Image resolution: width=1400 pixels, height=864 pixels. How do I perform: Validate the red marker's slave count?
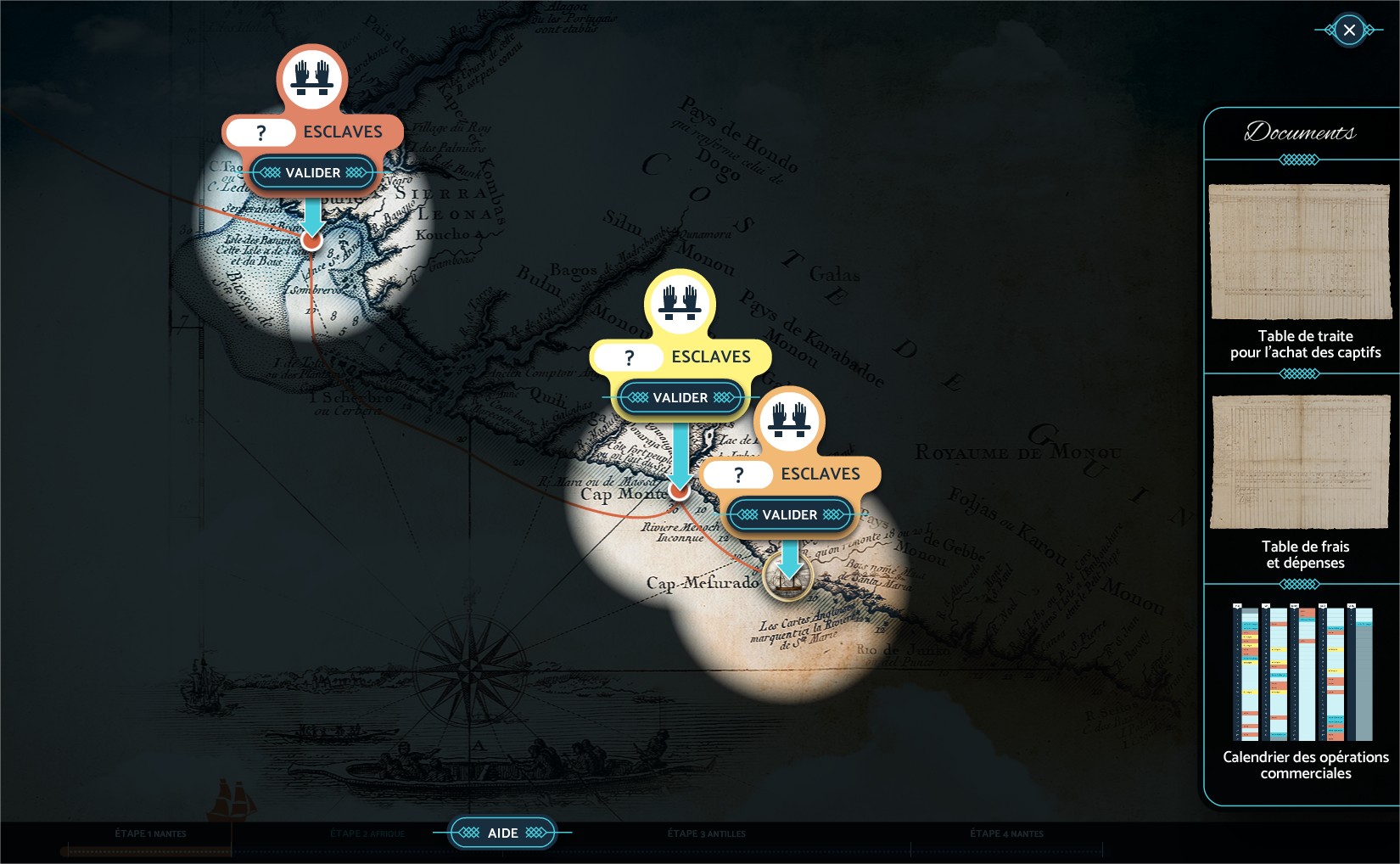(312, 173)
